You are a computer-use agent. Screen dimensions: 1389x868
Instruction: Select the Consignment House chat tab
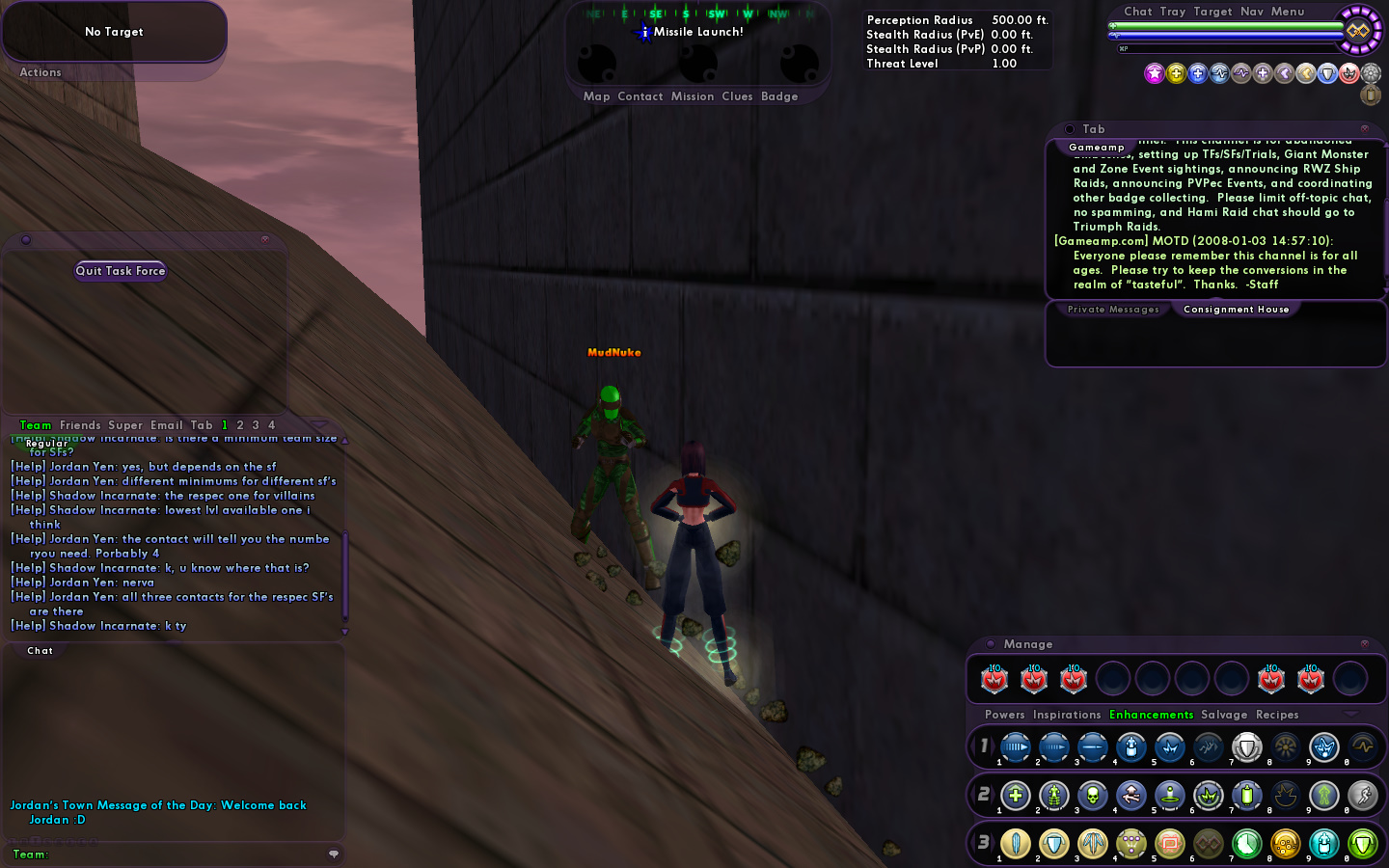(x=1236, y=310)
